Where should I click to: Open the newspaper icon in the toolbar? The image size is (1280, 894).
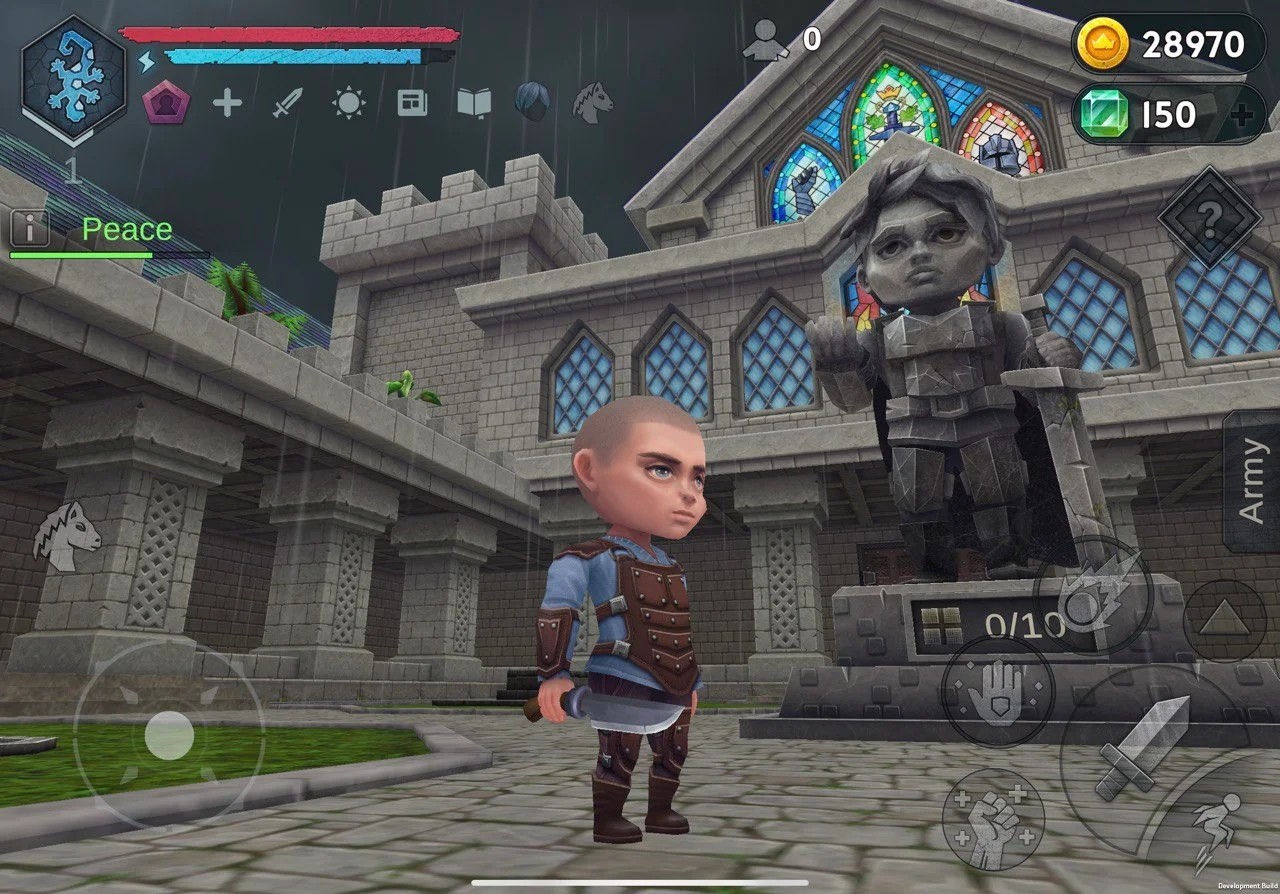(412, 103)
